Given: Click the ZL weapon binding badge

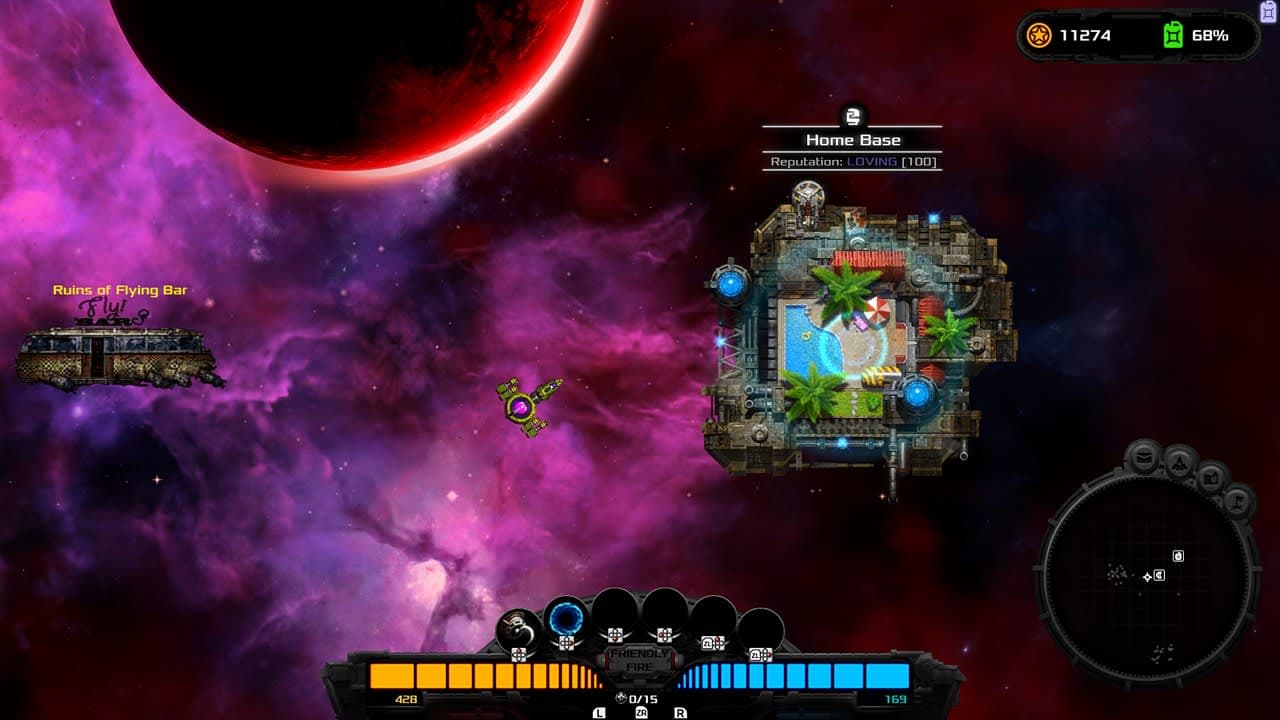Looking at the screenshot, I should coord(708,643).
